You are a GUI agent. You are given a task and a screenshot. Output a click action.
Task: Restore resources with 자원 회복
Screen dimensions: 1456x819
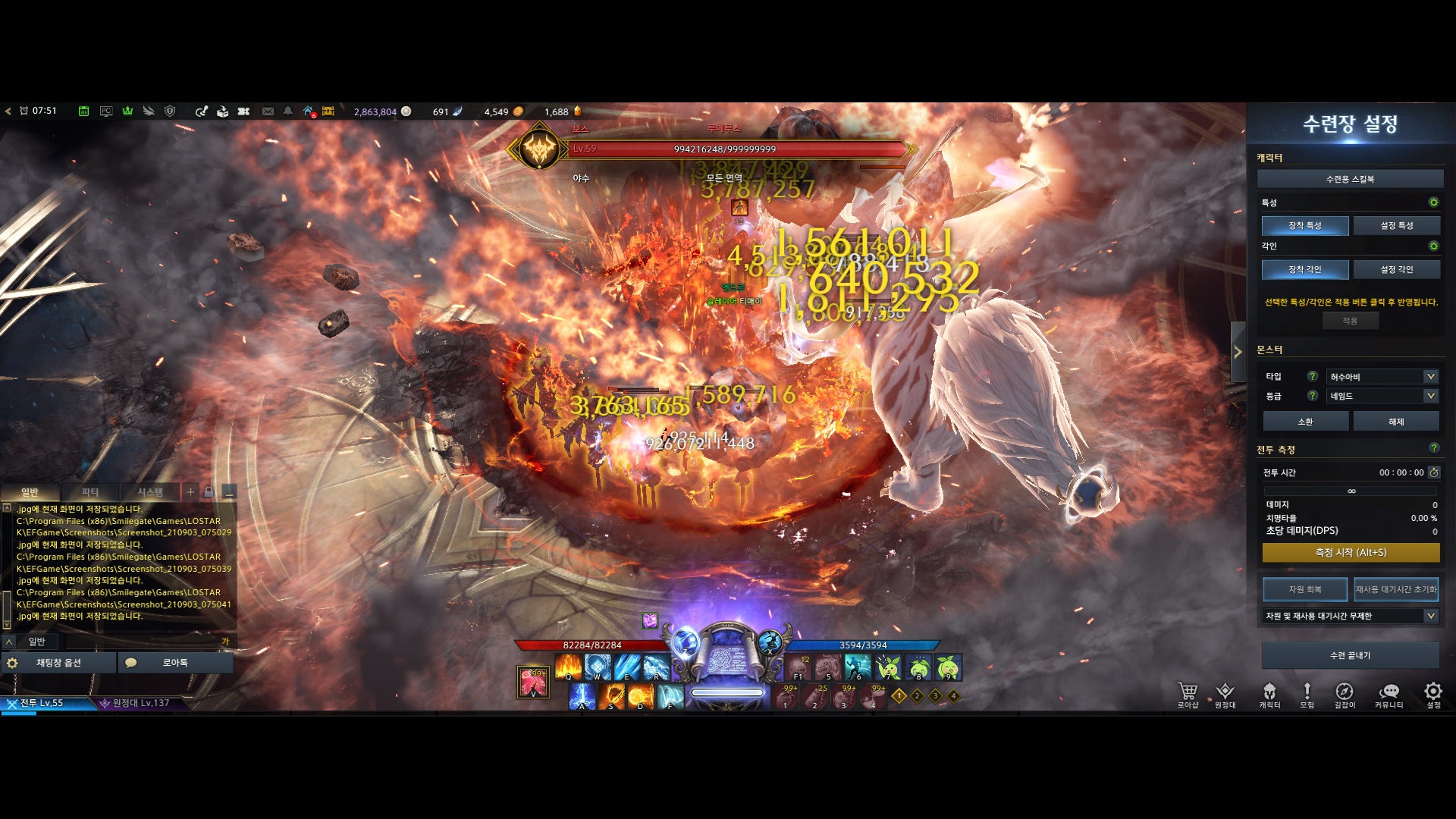pyautogui.click(x=1304, y=589)
